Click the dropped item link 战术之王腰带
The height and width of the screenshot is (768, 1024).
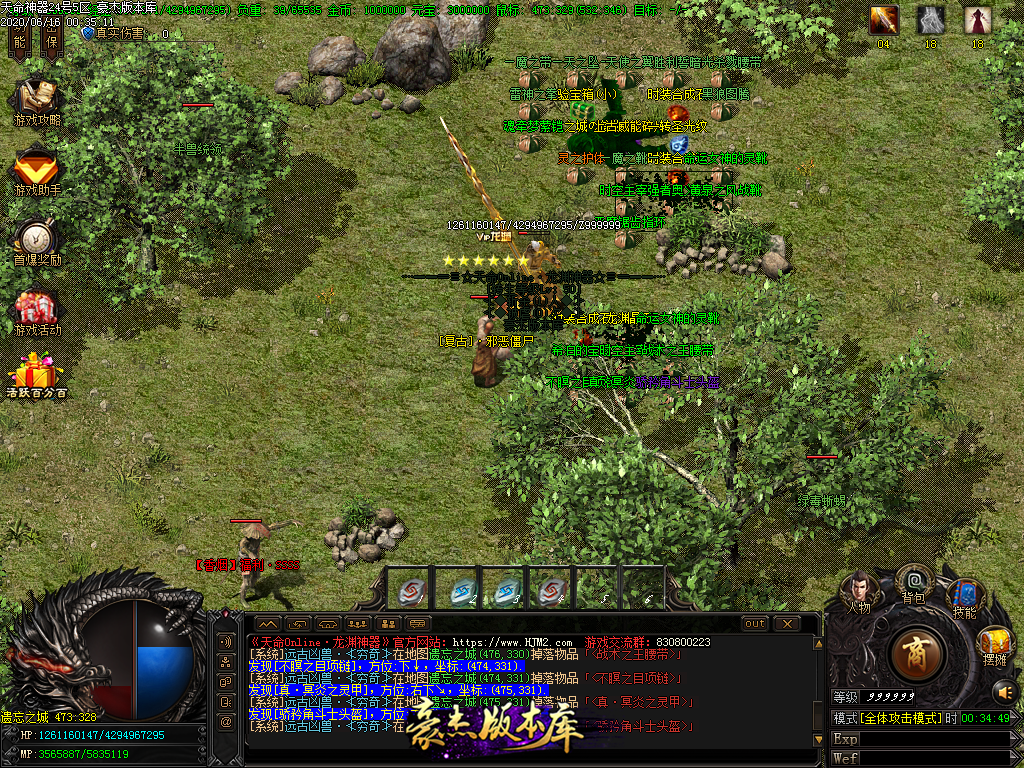tap(640, 654)
